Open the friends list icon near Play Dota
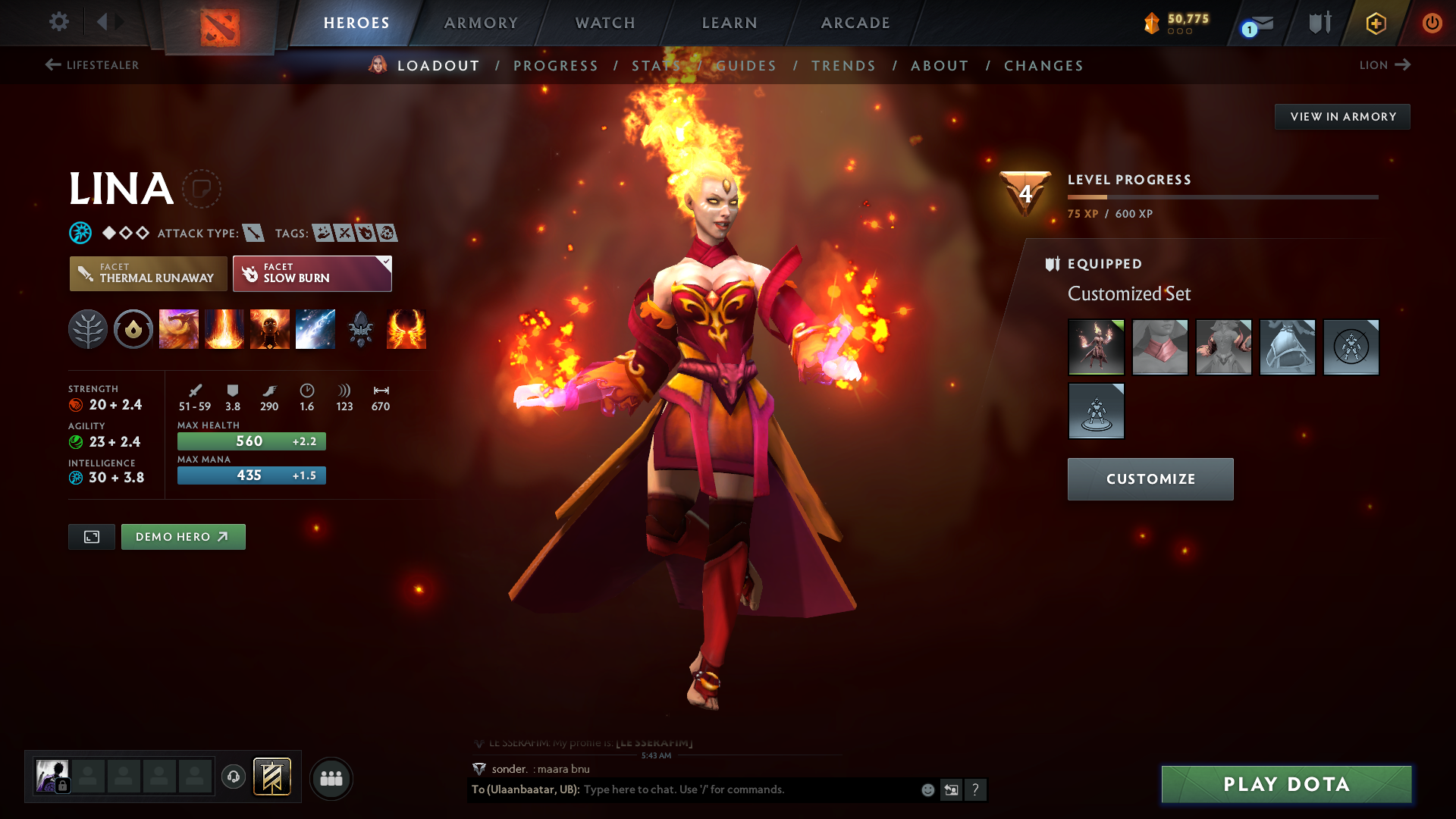 coord(331,778)
